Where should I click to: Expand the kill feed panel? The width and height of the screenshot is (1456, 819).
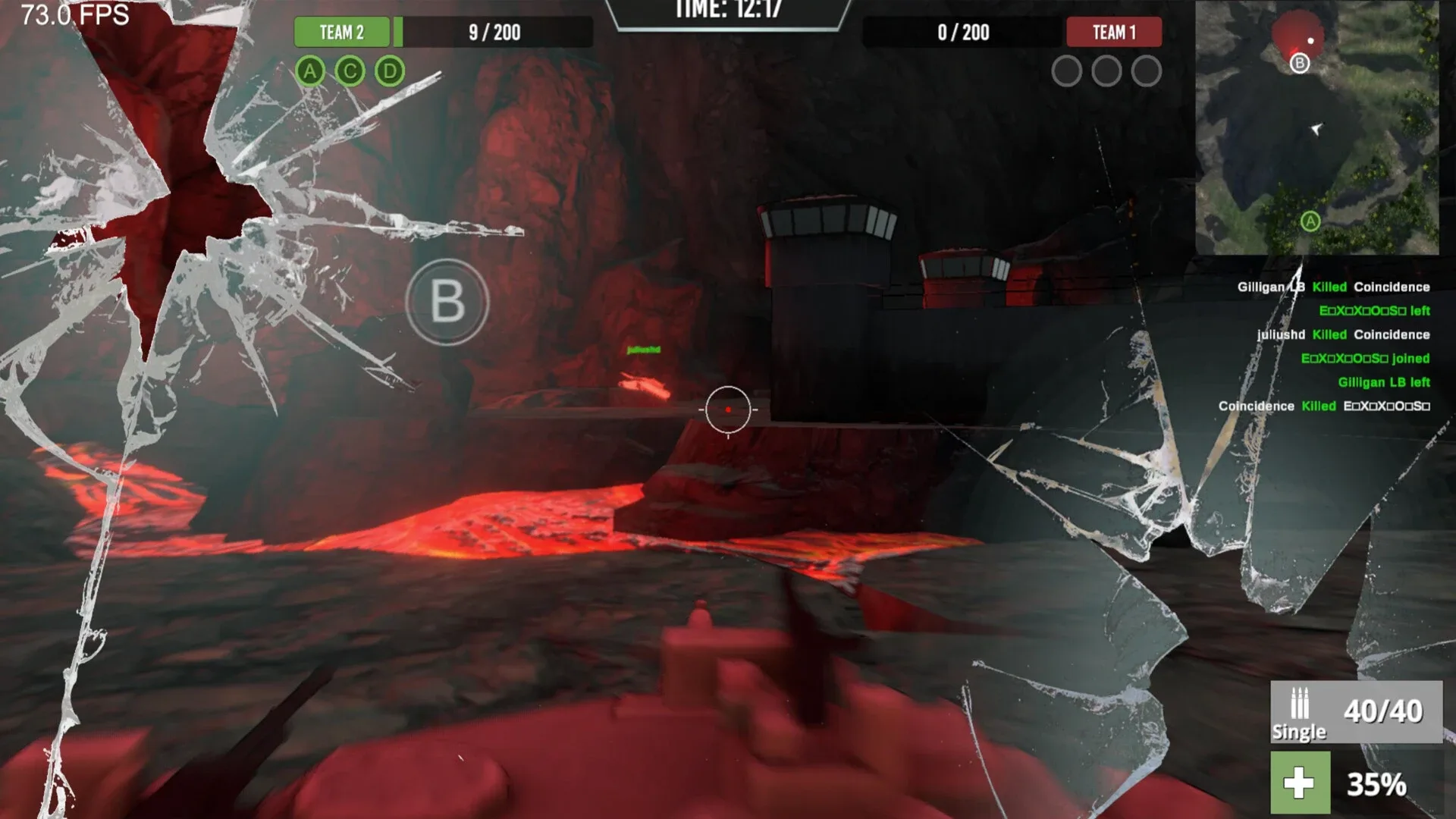click(x=1327, y=349)
